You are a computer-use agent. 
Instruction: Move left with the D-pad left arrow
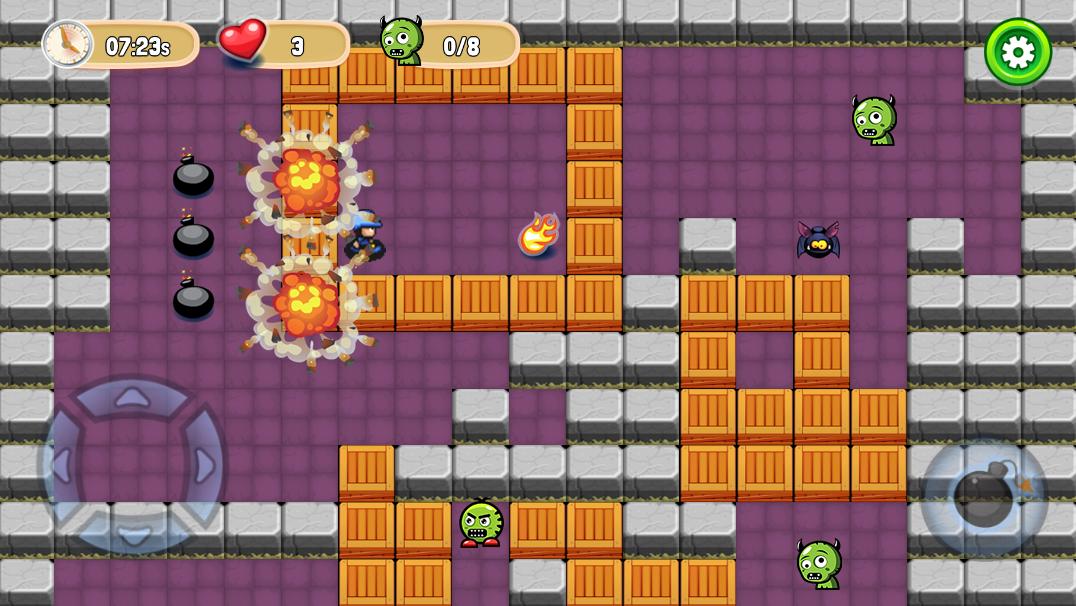click(x=62, y=466)
